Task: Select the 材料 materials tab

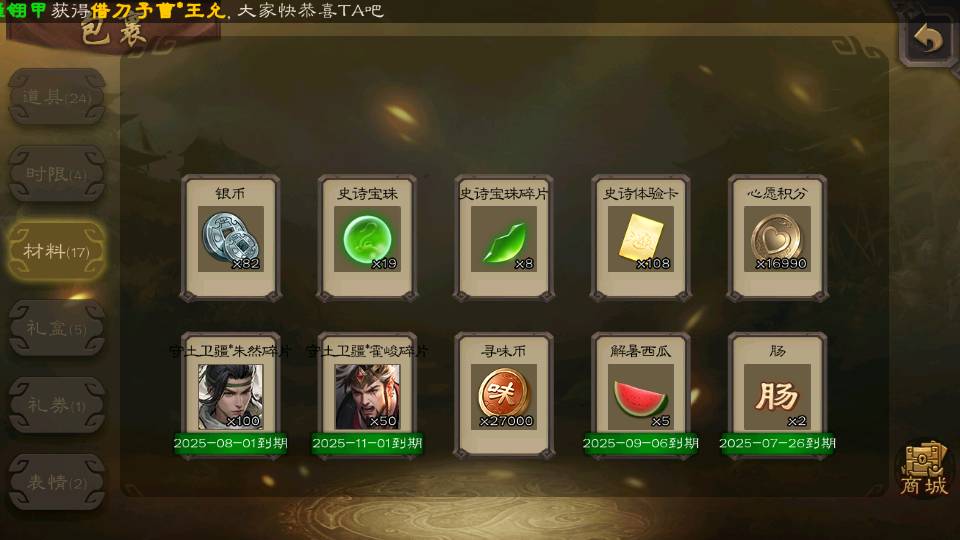Action: pos(56,250)
